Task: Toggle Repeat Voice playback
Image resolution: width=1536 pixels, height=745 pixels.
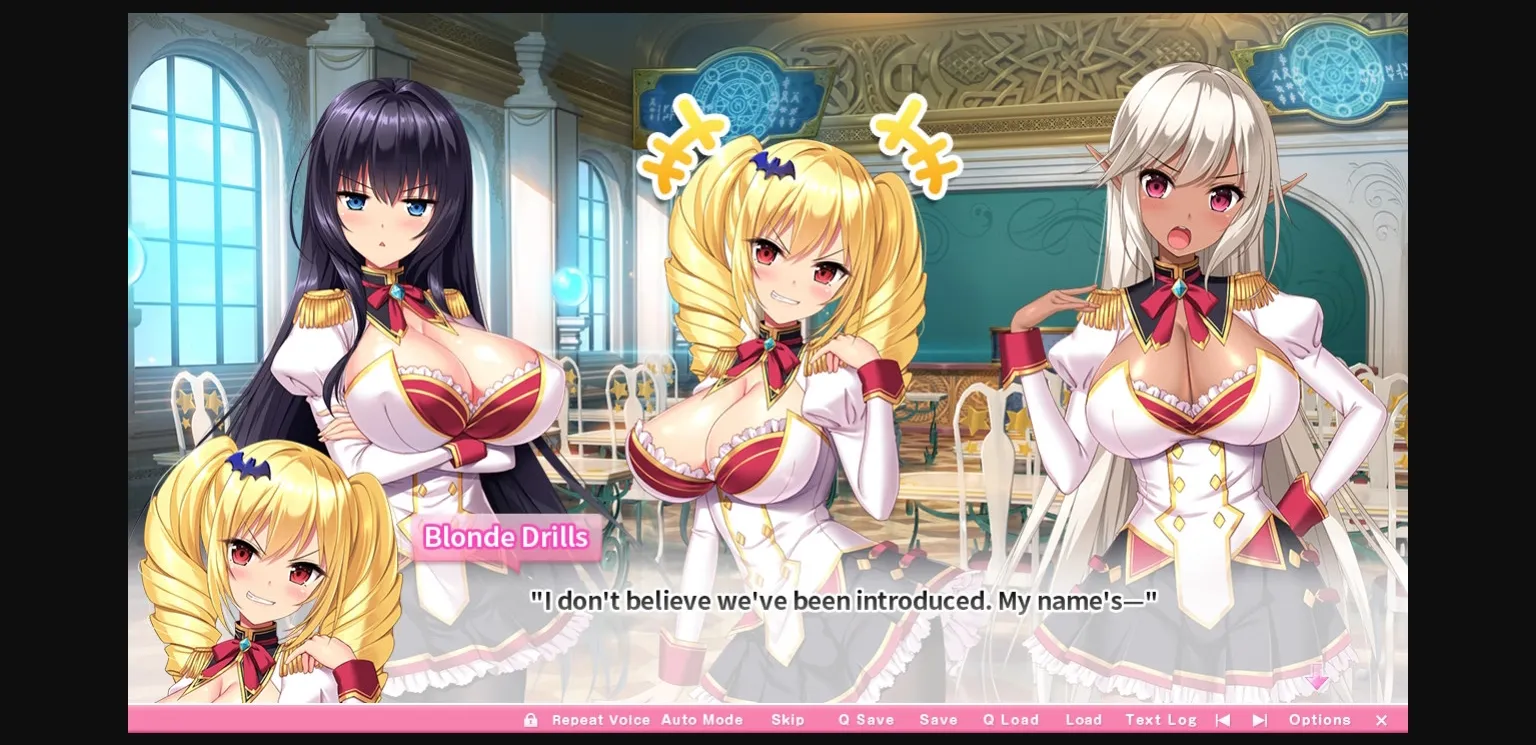Action: pyautogui.click(x=601, y=719)
